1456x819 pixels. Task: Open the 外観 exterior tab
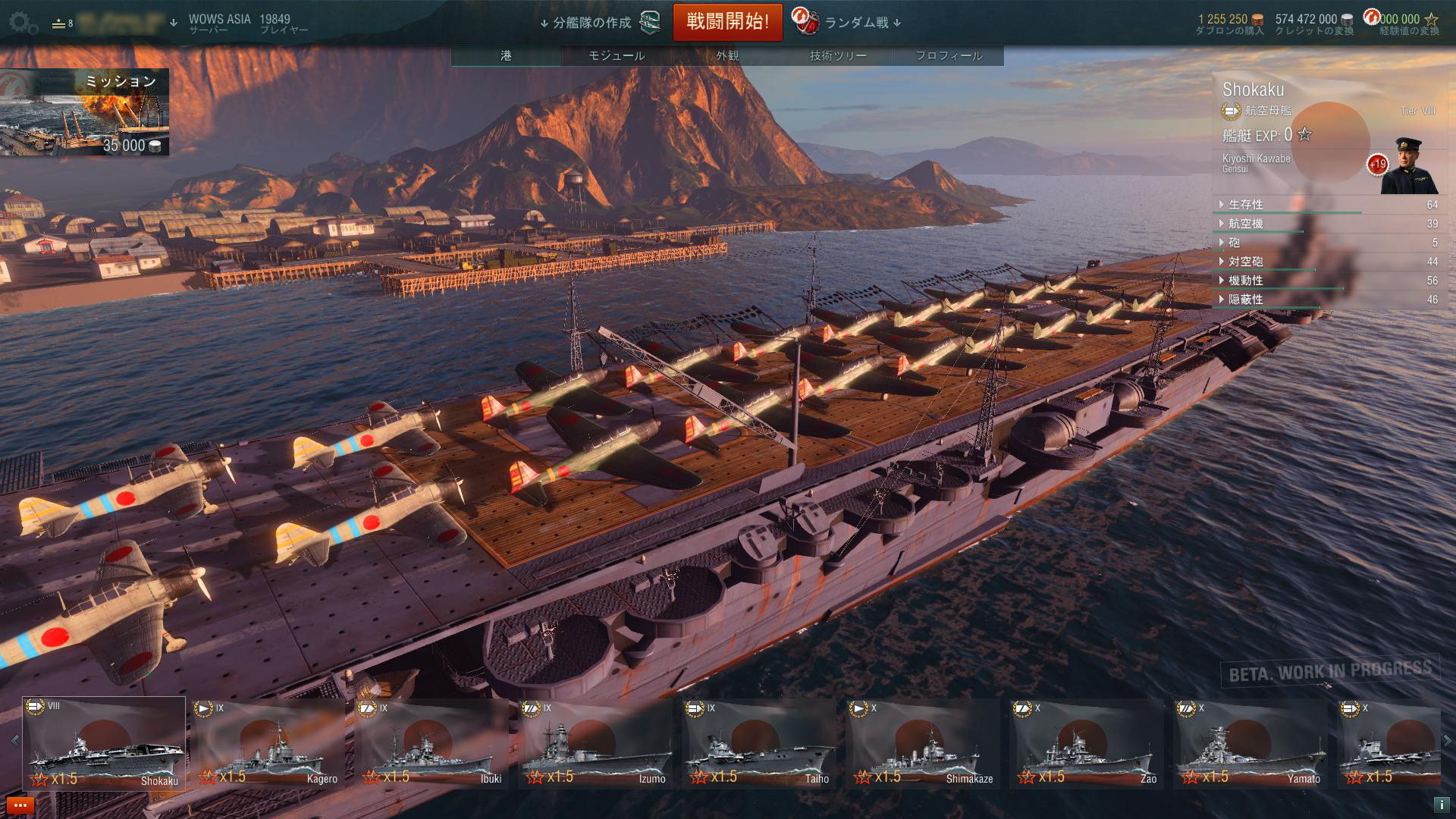[727, 55]
